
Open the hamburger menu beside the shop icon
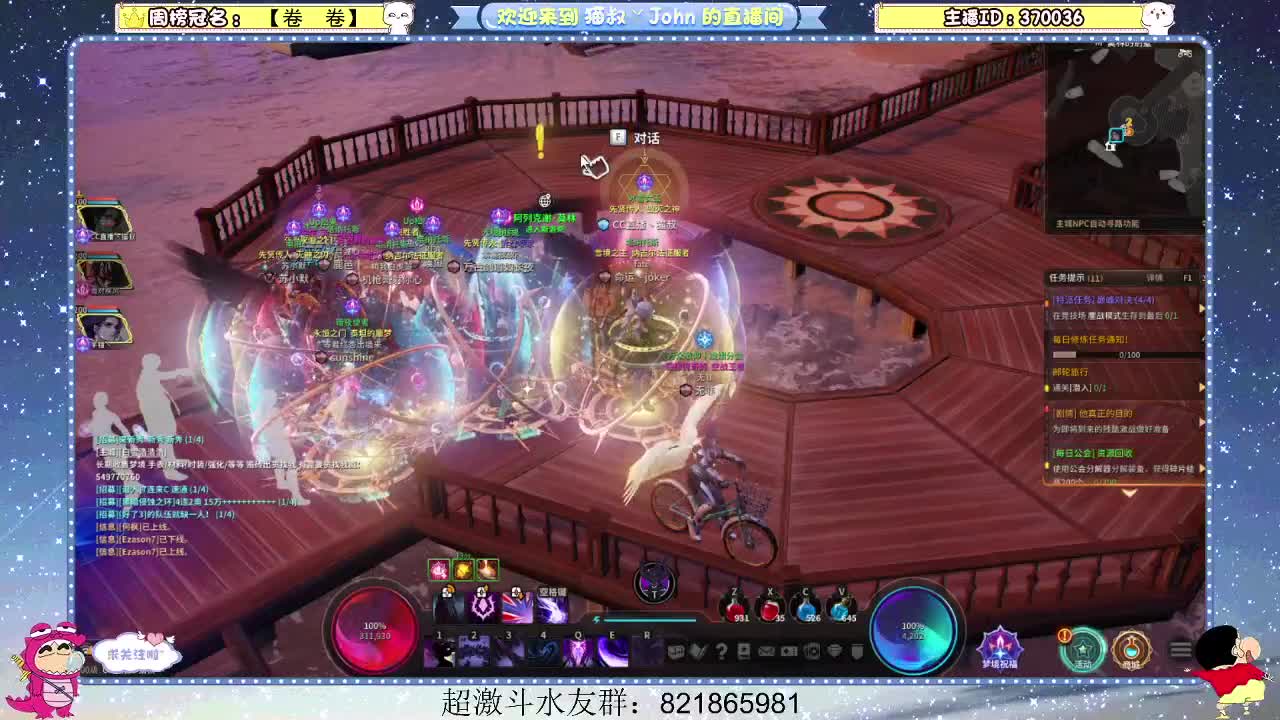point(1181,649)
